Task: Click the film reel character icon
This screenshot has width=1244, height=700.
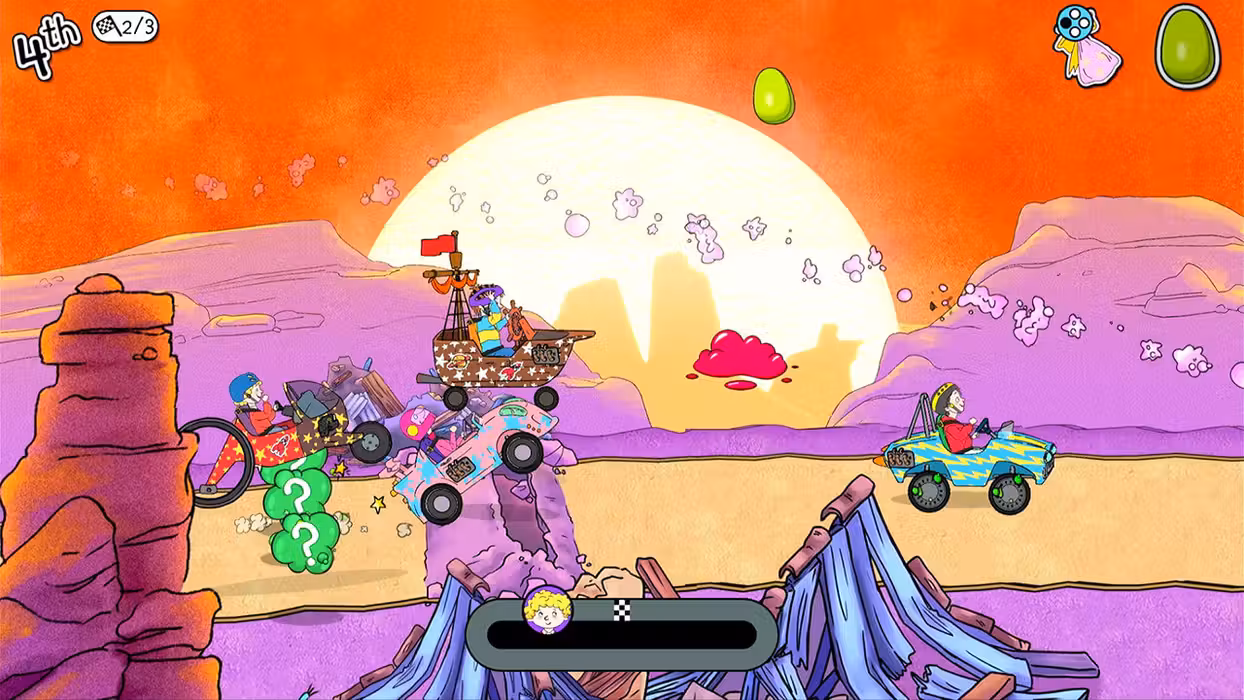Action: tap(1085, 46)
